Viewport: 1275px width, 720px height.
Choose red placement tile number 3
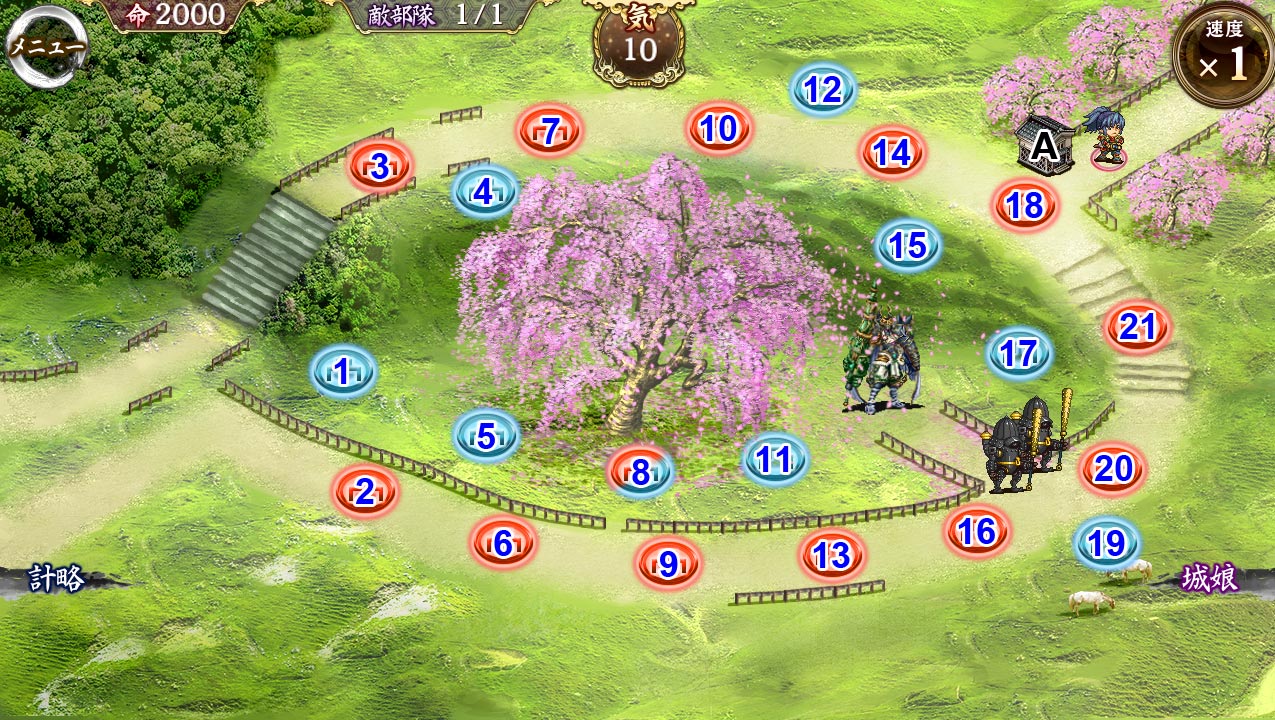click(380, 167)
